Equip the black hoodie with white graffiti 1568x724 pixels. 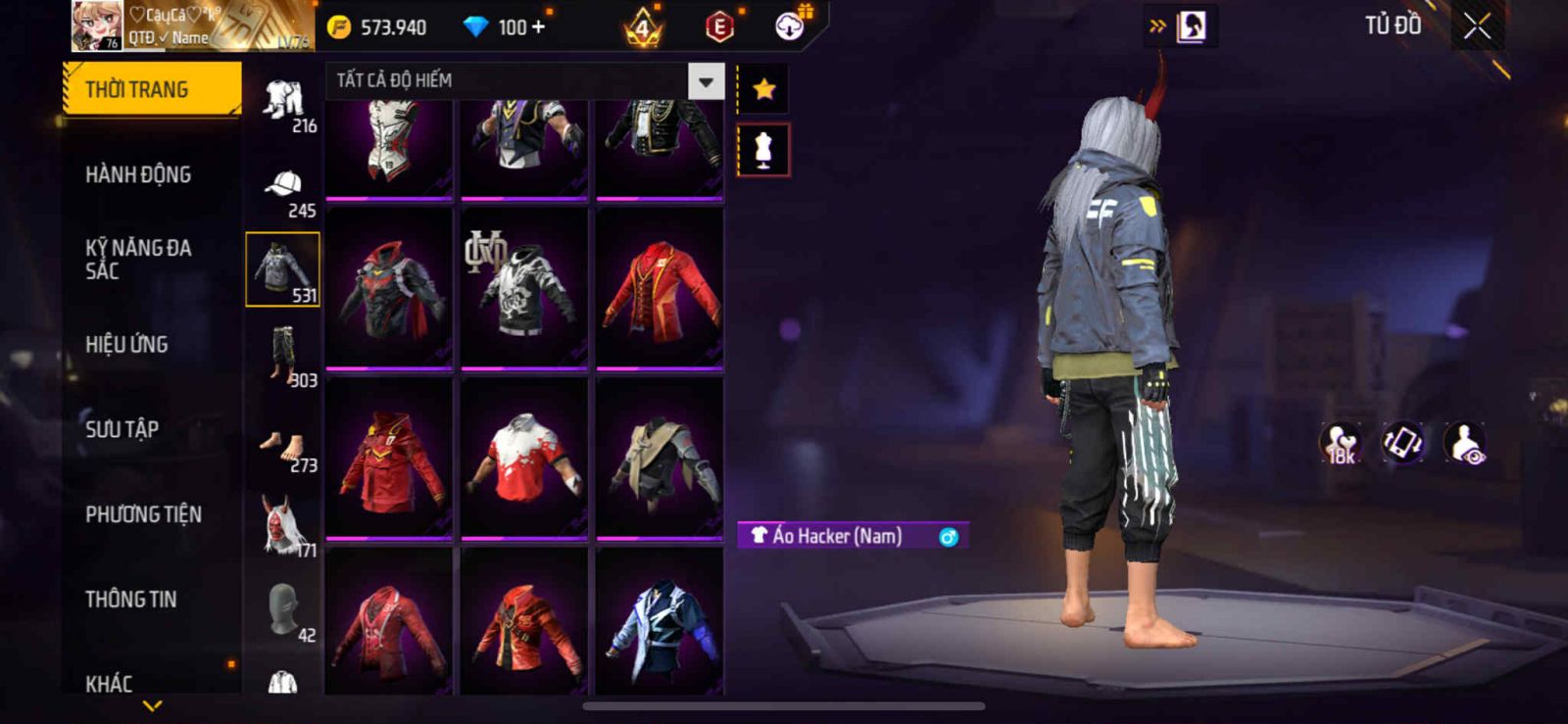coord(524,288)
